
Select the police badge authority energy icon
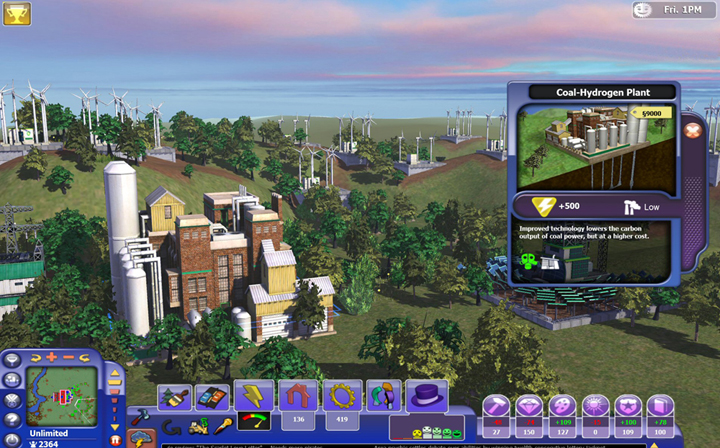tap(627, 406)
